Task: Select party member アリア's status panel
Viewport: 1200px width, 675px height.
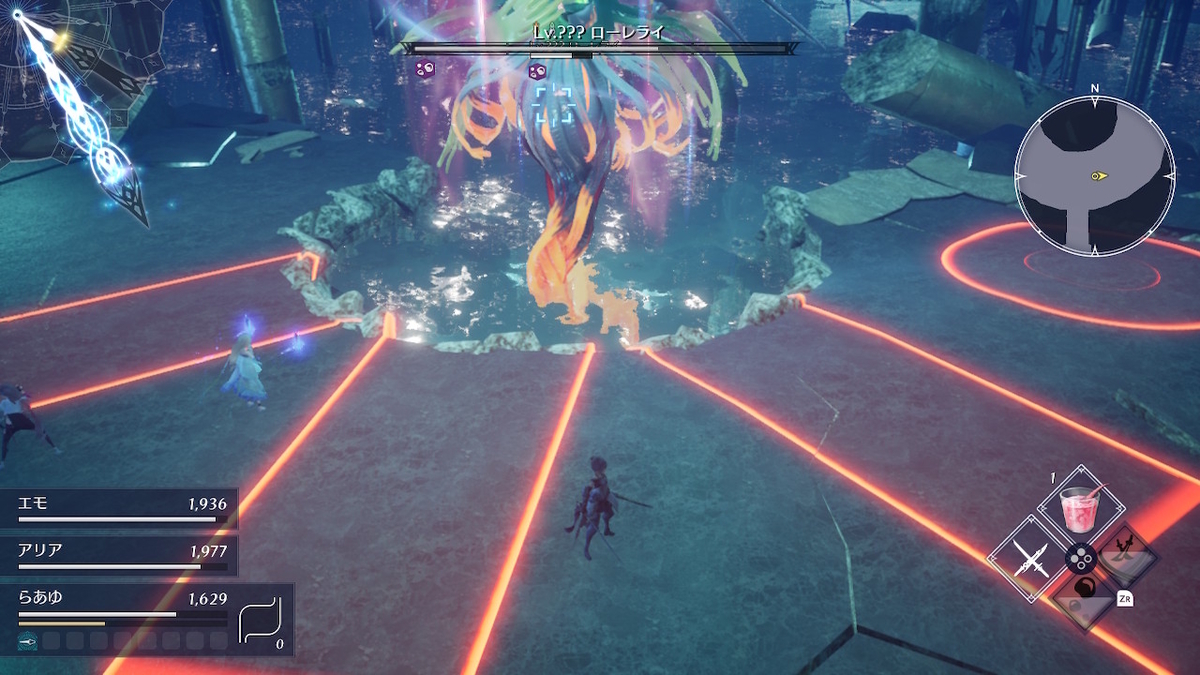Action: (x=120, y=555)
